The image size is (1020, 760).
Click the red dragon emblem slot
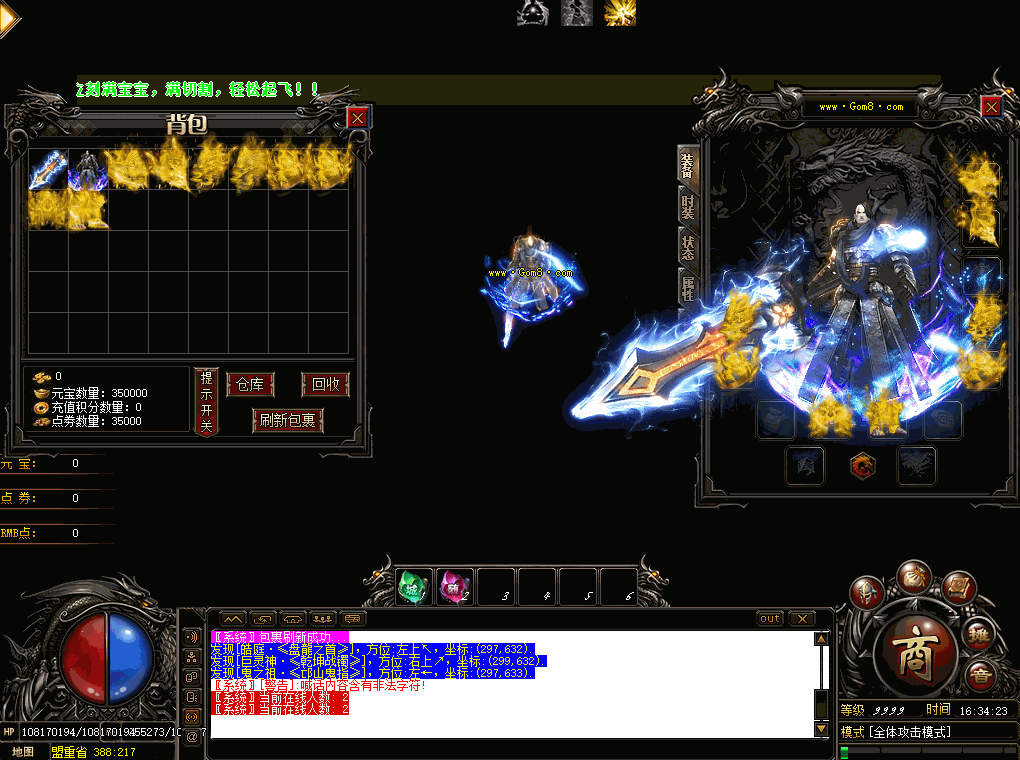(x=862, y=466)
